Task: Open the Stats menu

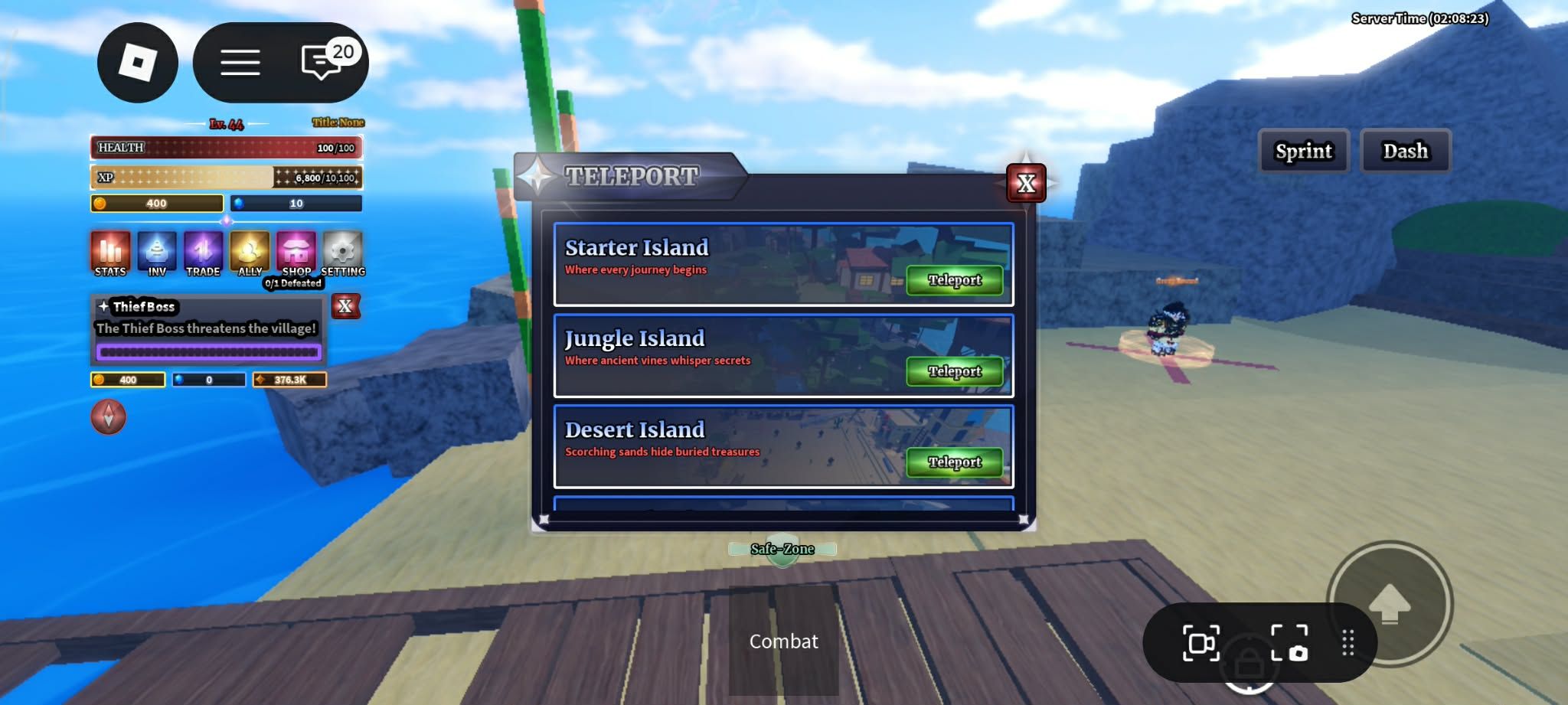Action: coord(110,253)
